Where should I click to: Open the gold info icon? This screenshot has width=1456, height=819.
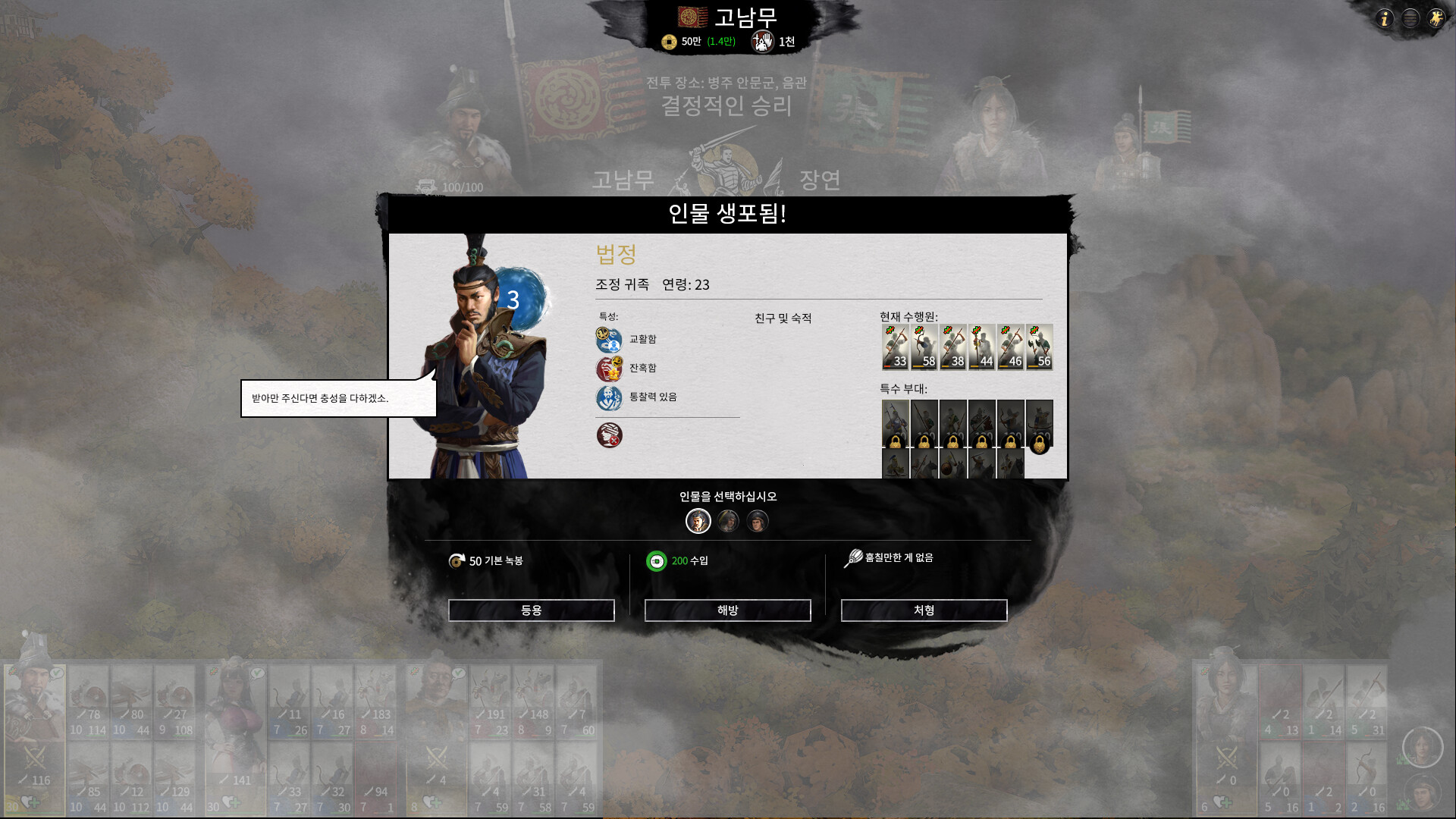point(1385,18)
